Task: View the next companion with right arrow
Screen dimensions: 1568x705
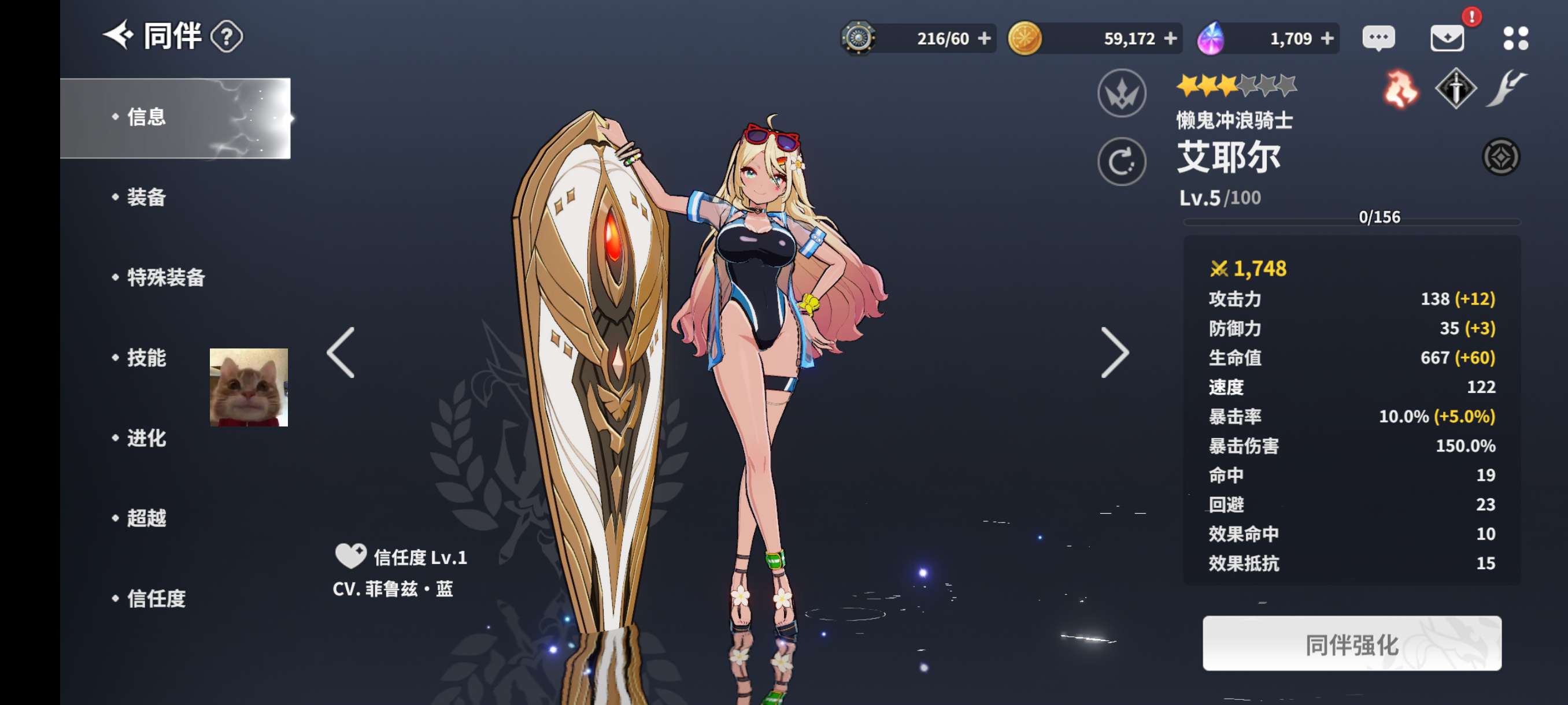Action: click(1115, 353)
